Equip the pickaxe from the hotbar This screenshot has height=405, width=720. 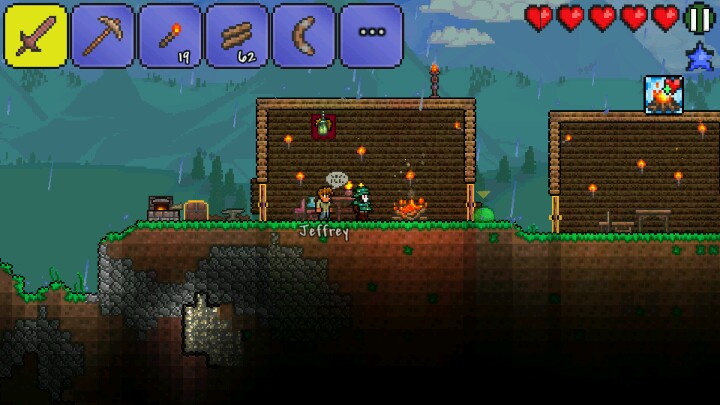103,36
